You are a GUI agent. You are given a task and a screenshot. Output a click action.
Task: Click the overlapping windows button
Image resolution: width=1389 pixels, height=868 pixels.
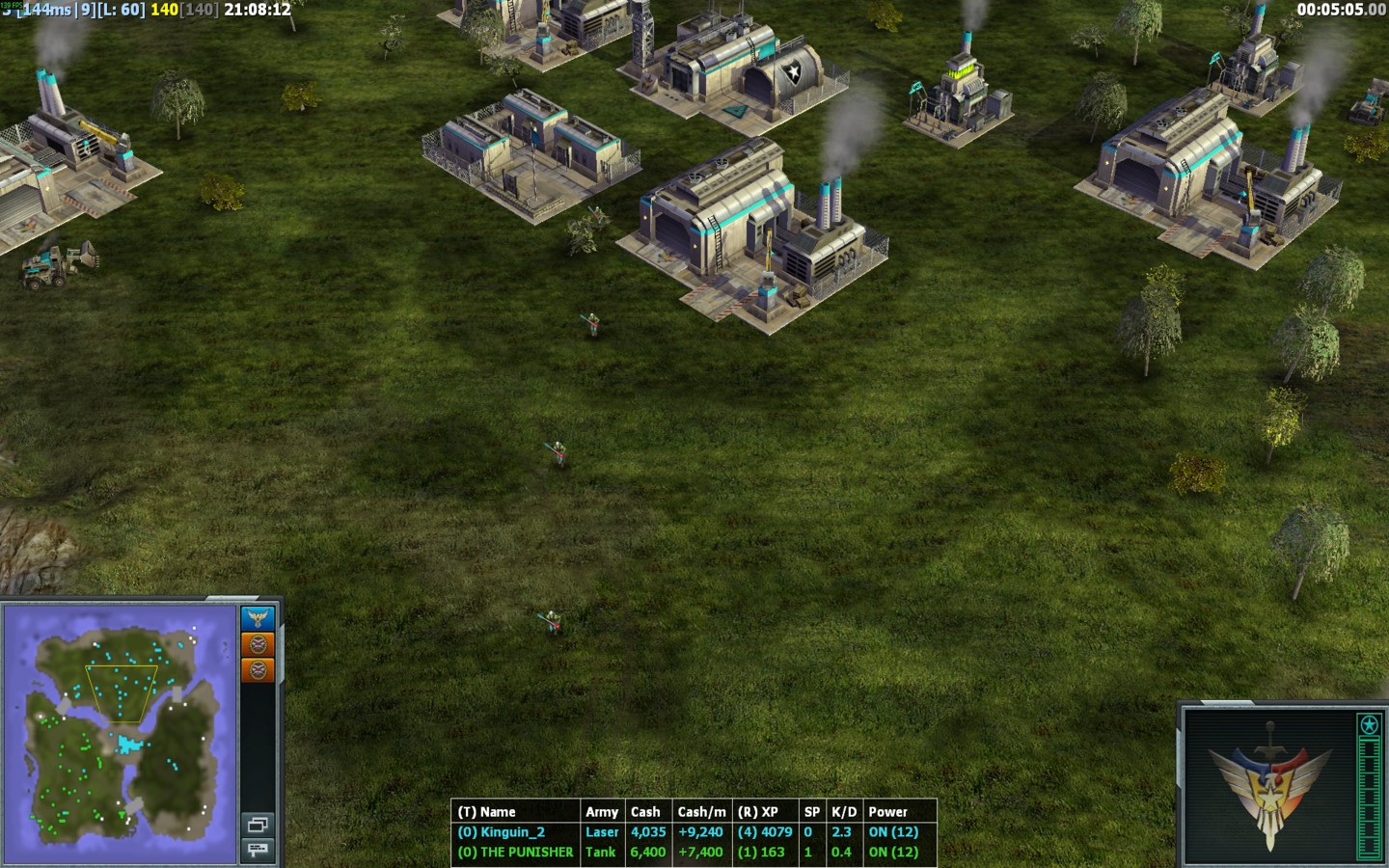pyautogui.click(x=258, y=825)
